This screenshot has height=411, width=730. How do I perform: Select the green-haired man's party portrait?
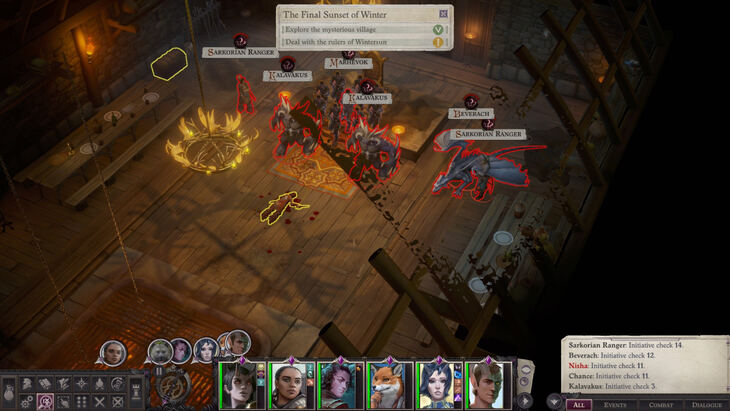point(489,384)
